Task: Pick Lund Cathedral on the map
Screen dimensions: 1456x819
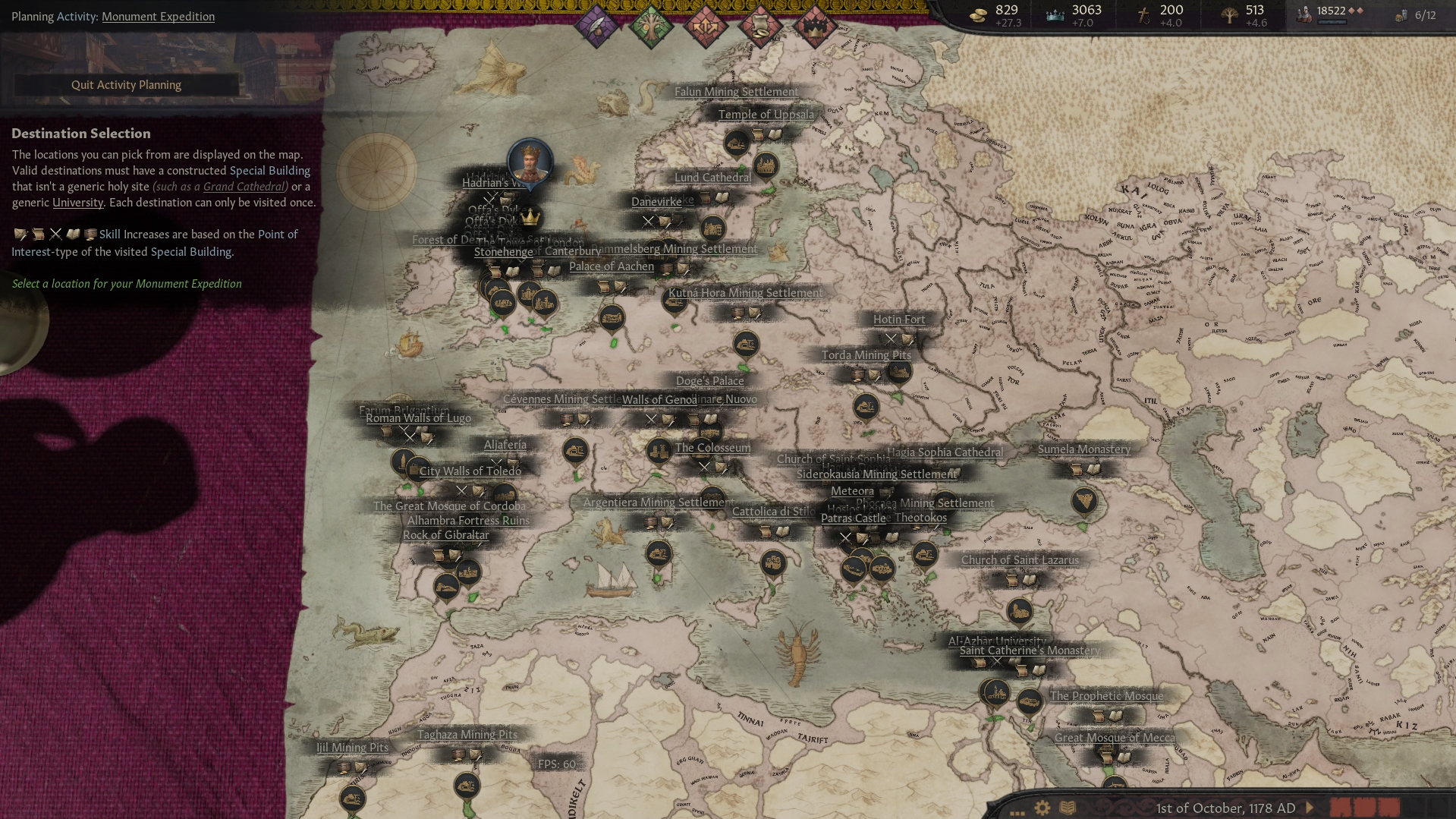Action: pos(712,178)
